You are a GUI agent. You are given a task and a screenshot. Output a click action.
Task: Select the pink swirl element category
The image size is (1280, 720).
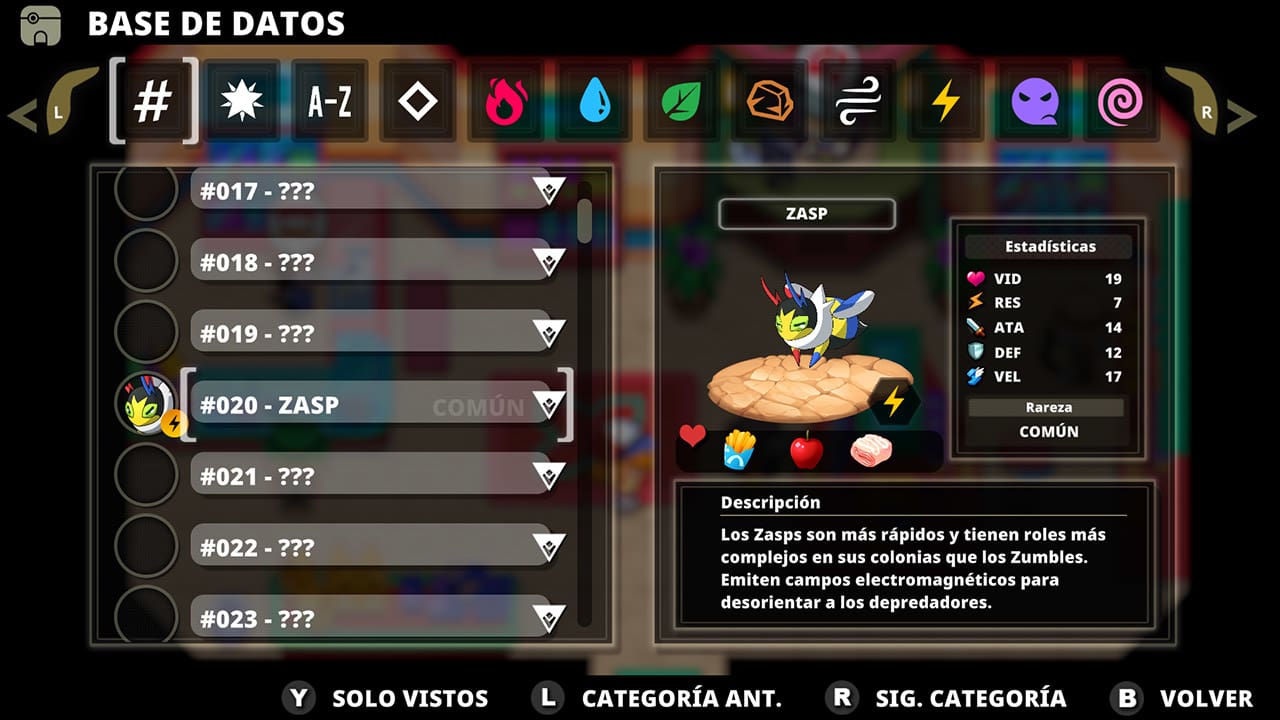[1122, 100]
